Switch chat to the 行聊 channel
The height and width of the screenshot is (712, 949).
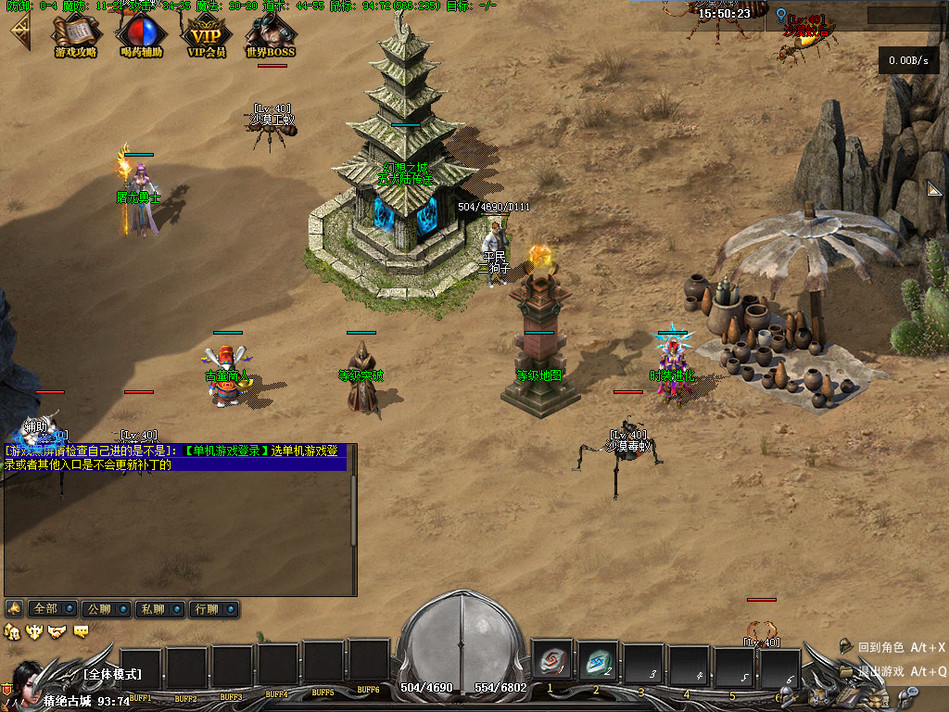pos(211,608)
